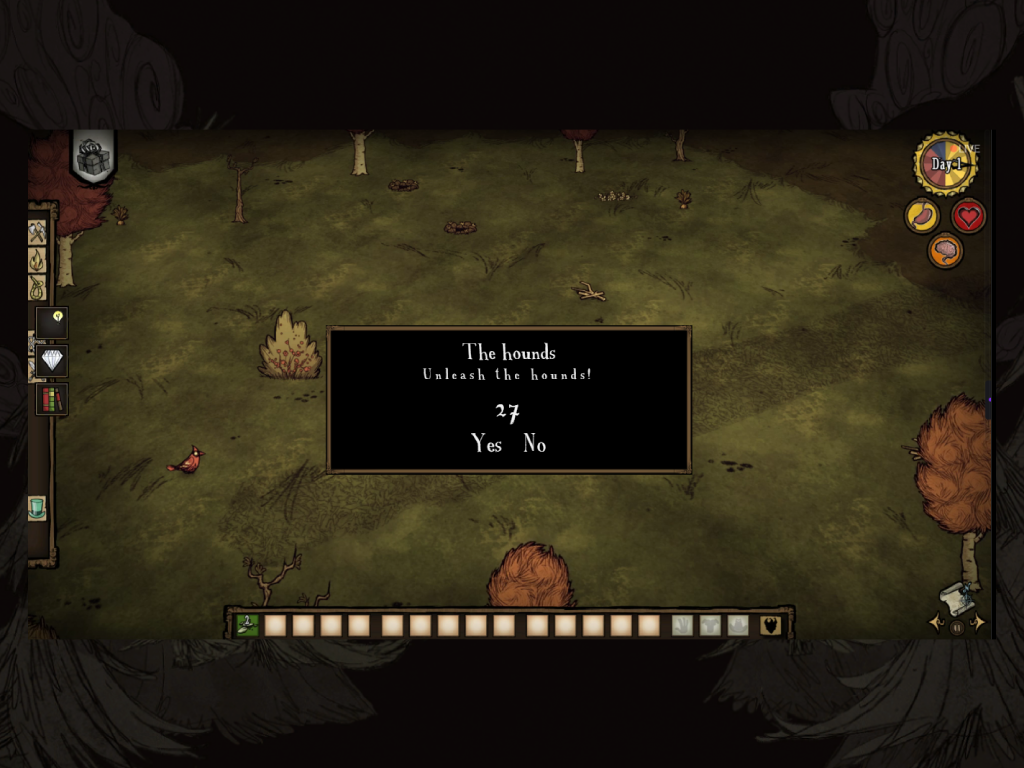Click the body armor equipment slot
Screen dimensions: 1024x768
pyautogui.click(x=711, y=626)
